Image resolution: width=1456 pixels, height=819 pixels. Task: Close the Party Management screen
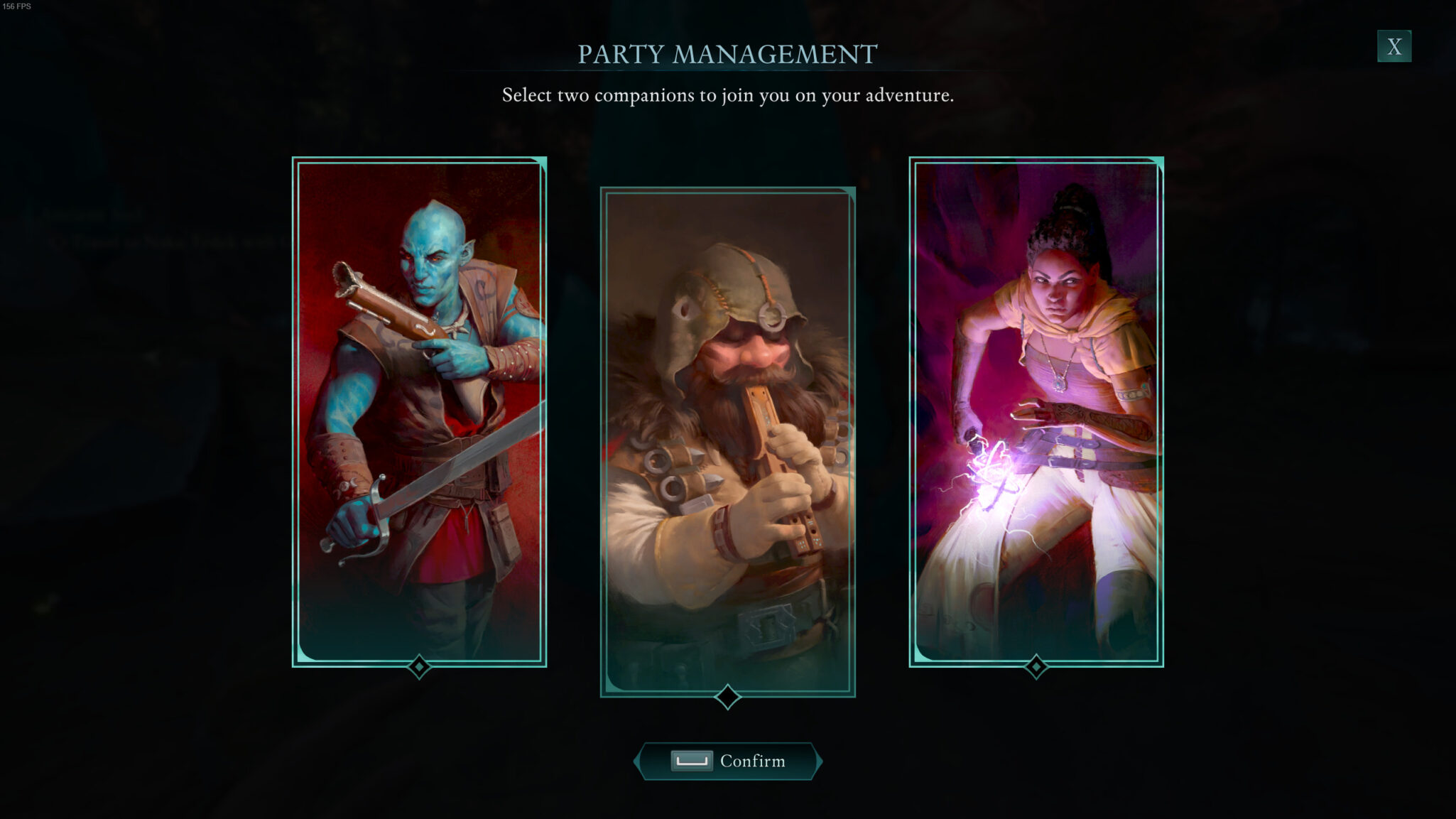tap(1393, 47)
